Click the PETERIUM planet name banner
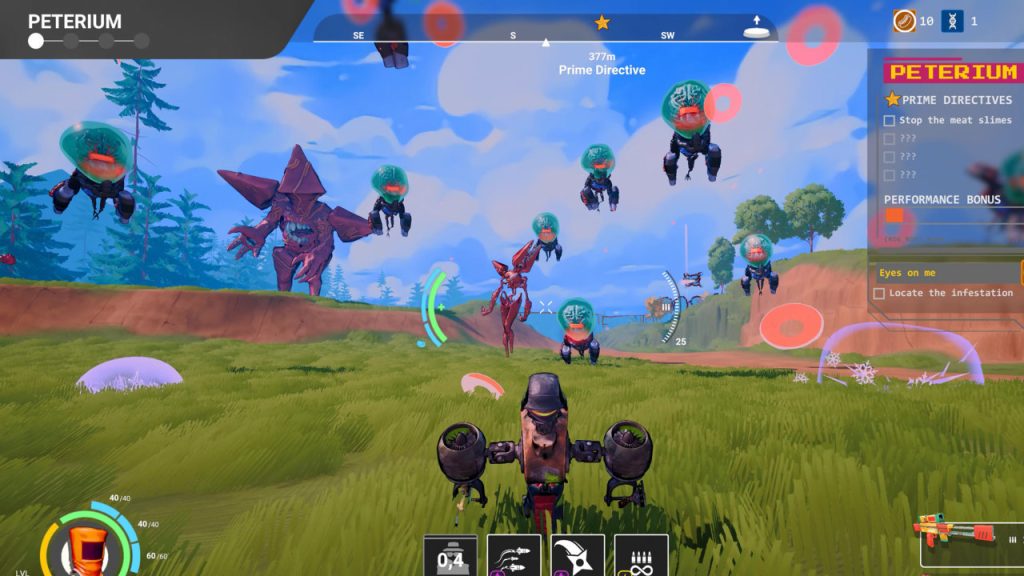This screenshot has height=576, width=1024. pos(74,21)
